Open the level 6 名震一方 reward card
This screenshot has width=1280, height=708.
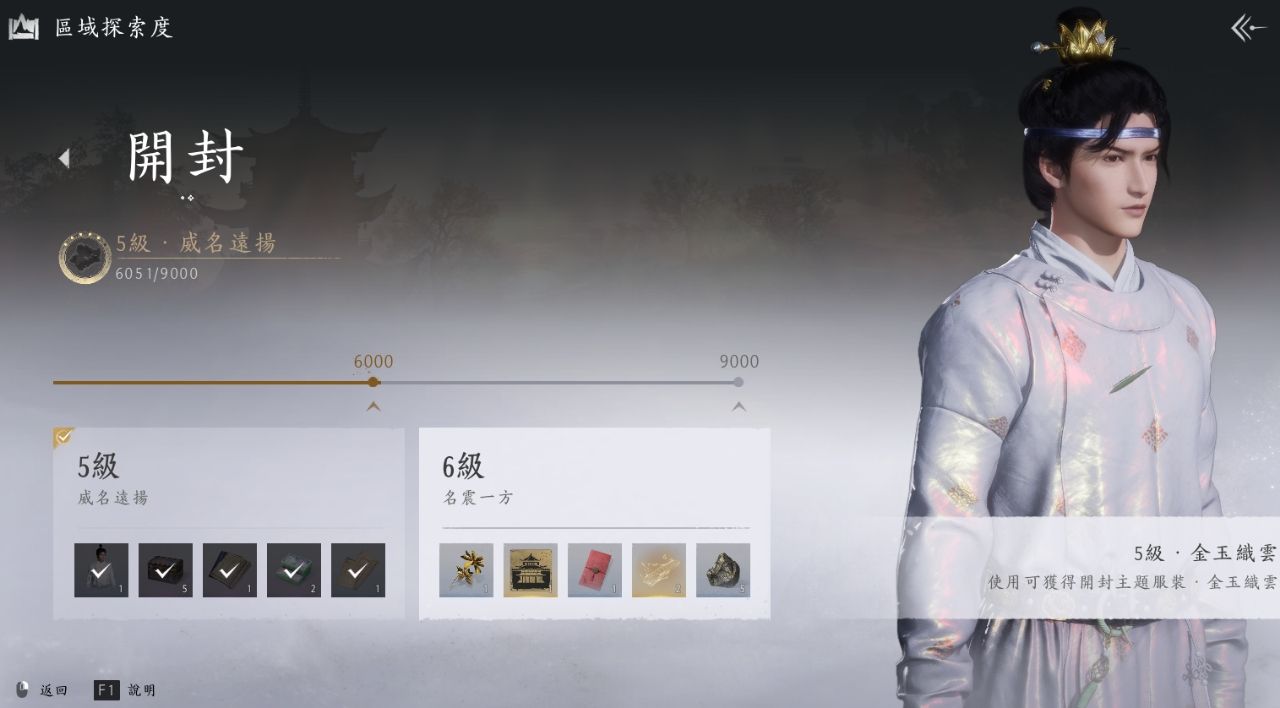pos(594,478)
